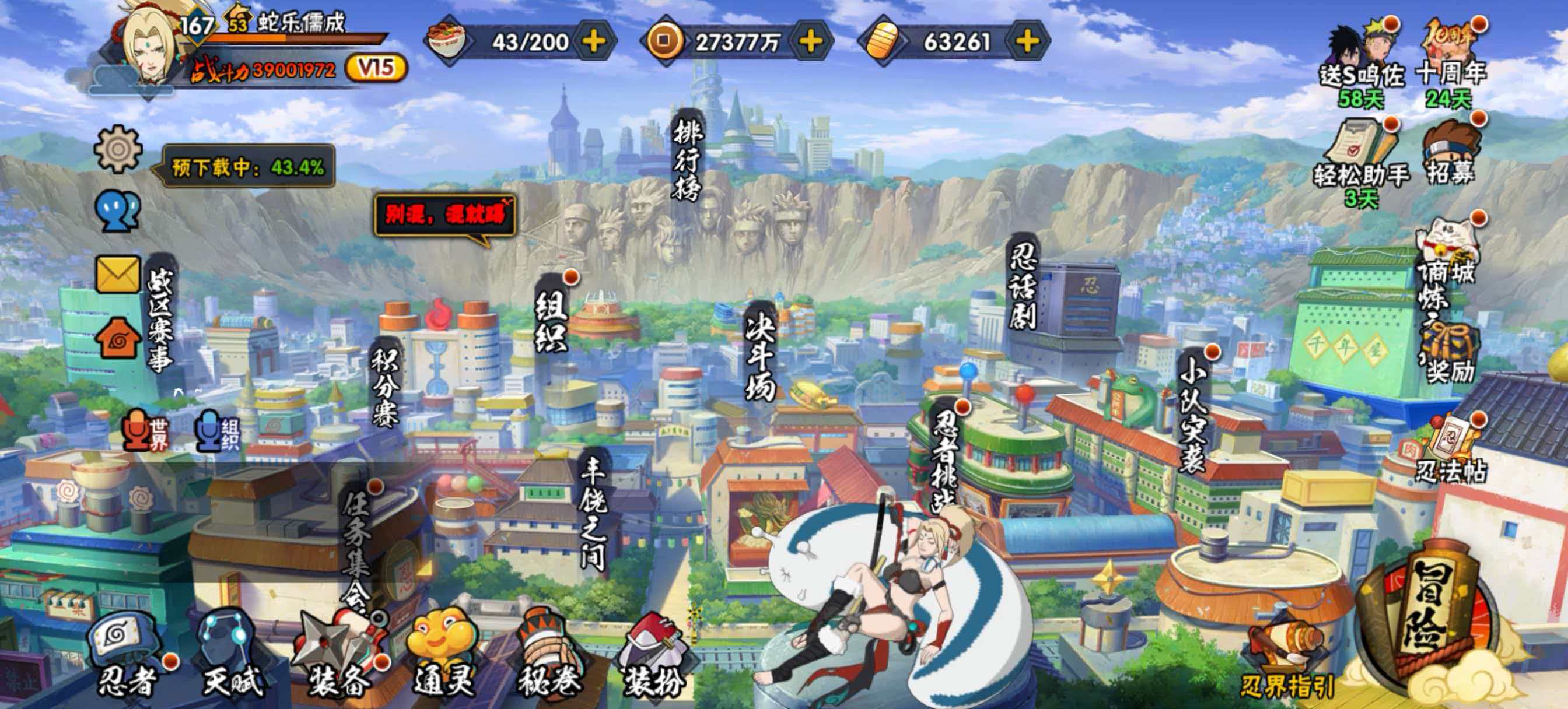The image size is (1568, 709).
Task: Open the 秘卷 secret scroll menu
Action: click(x=548, y=657)
